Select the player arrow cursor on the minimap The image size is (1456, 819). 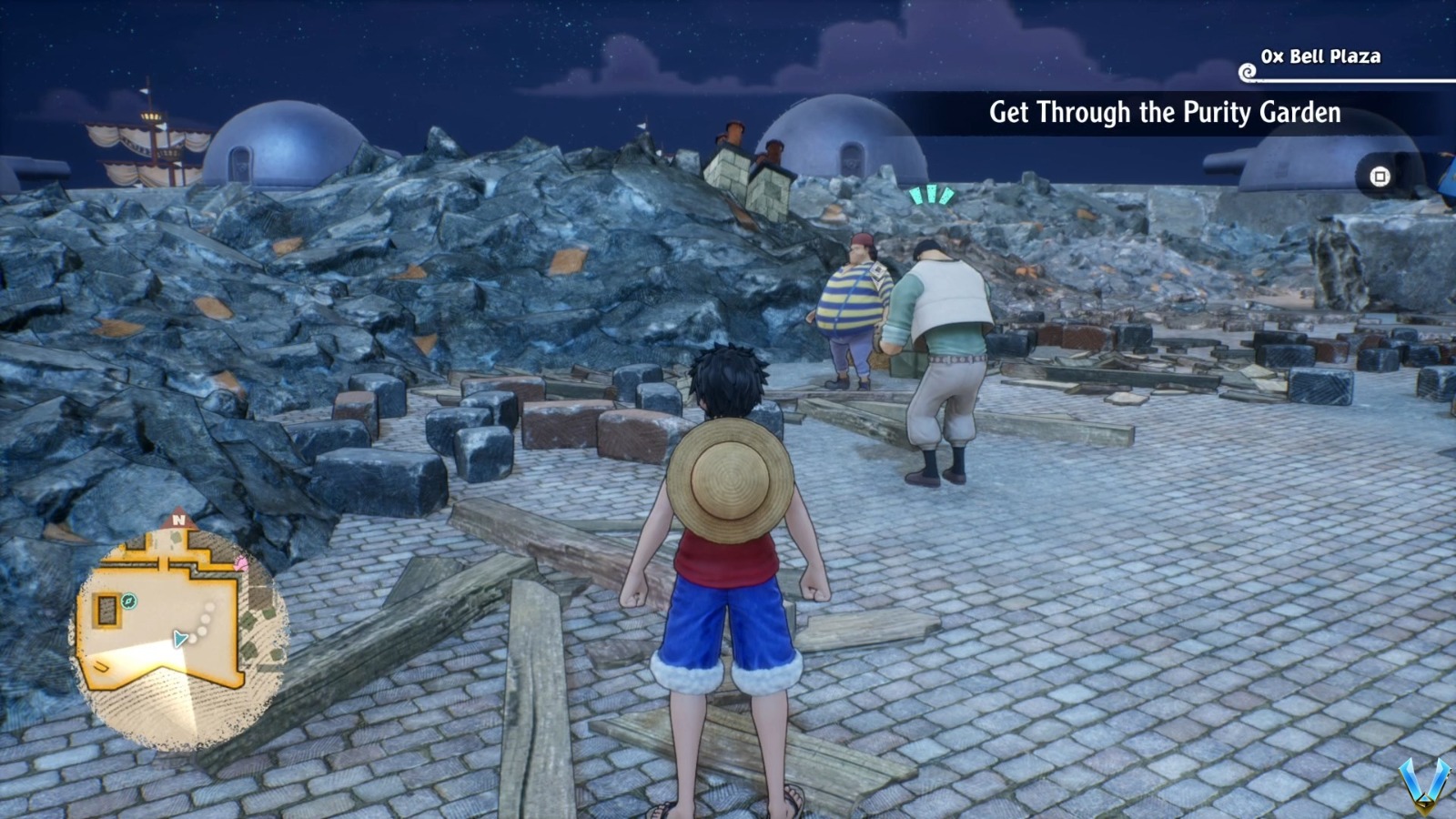coord(178,638)
